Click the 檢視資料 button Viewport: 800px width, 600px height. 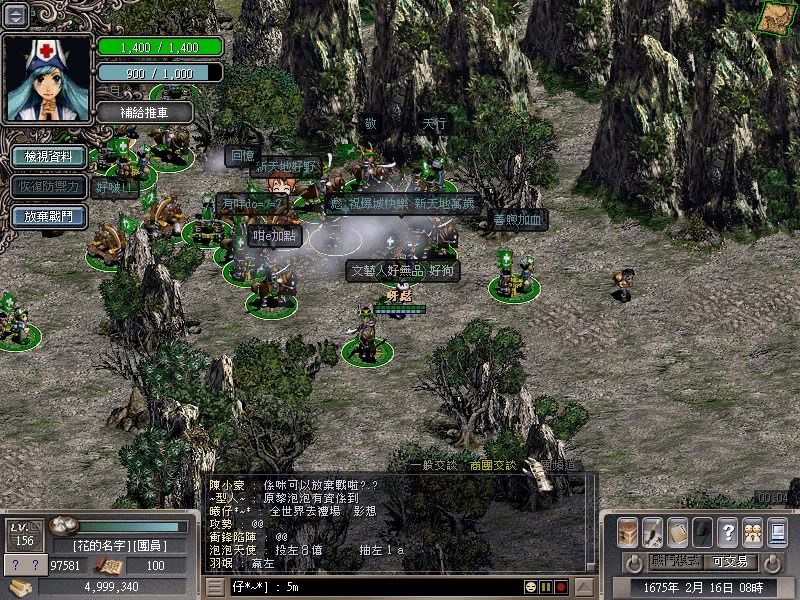[47, 156]
